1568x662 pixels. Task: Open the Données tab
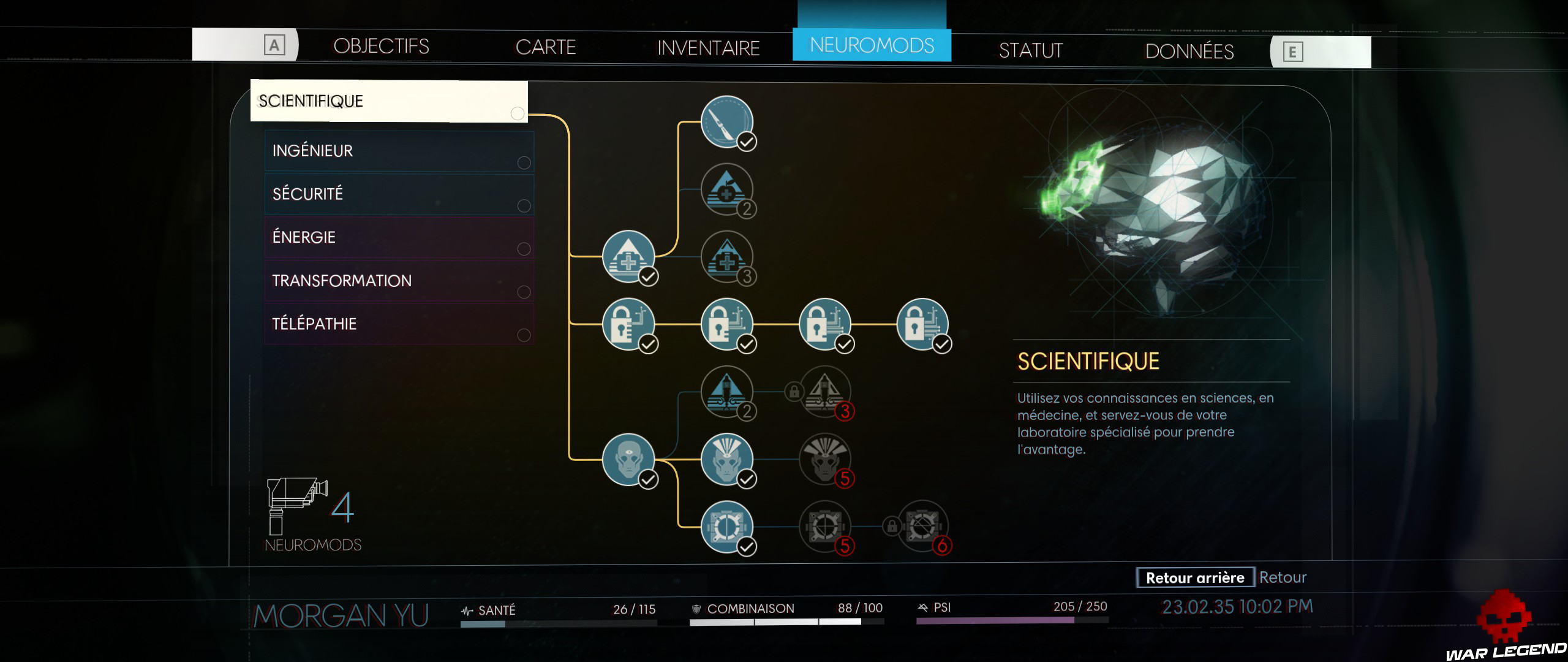(x=1189, y=51)
